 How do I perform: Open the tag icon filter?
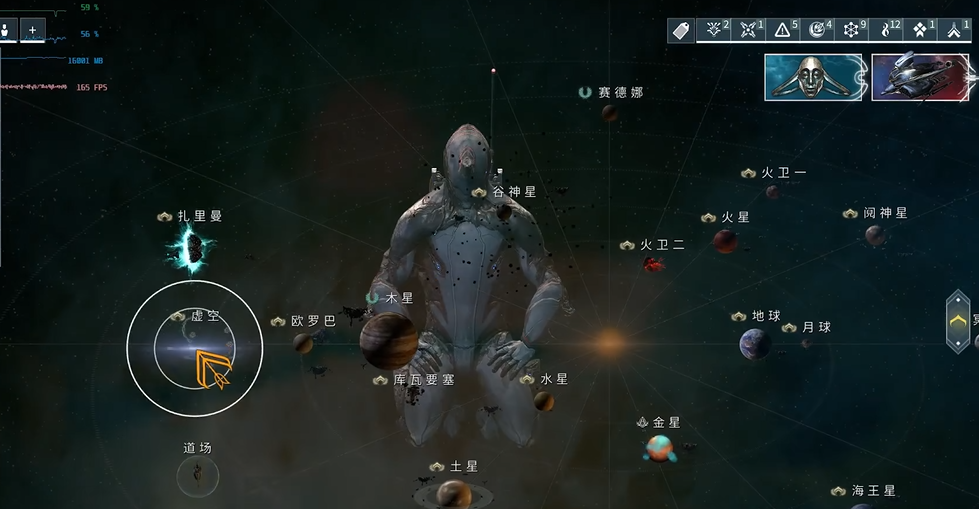click(x=681, y=31)
